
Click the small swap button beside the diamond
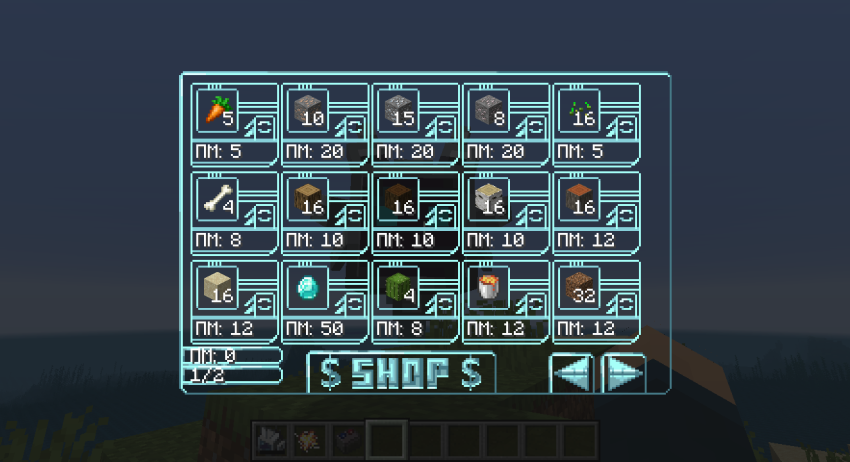(355, 304)
